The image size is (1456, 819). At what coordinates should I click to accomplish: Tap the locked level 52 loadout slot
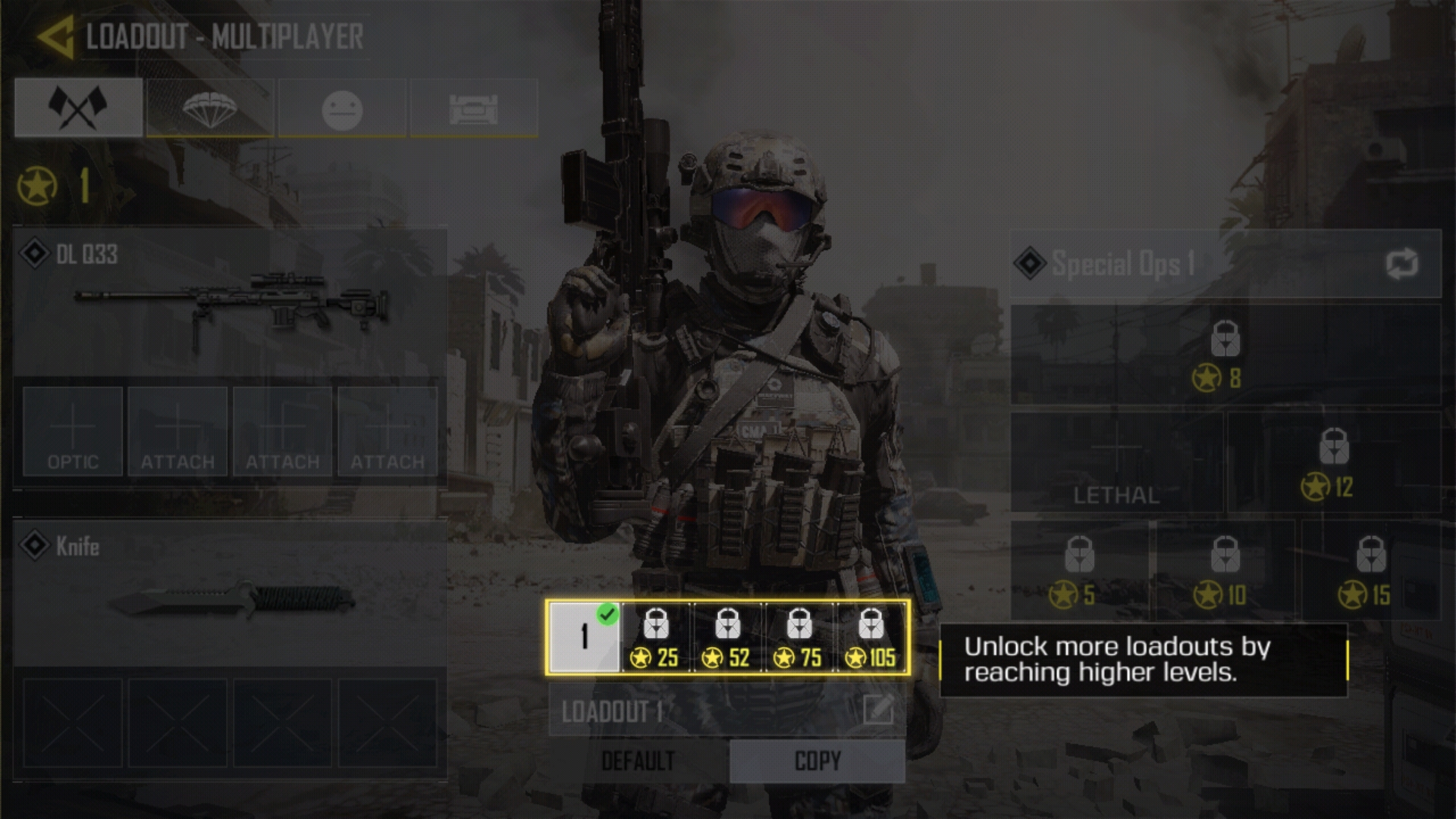point(727,637)
